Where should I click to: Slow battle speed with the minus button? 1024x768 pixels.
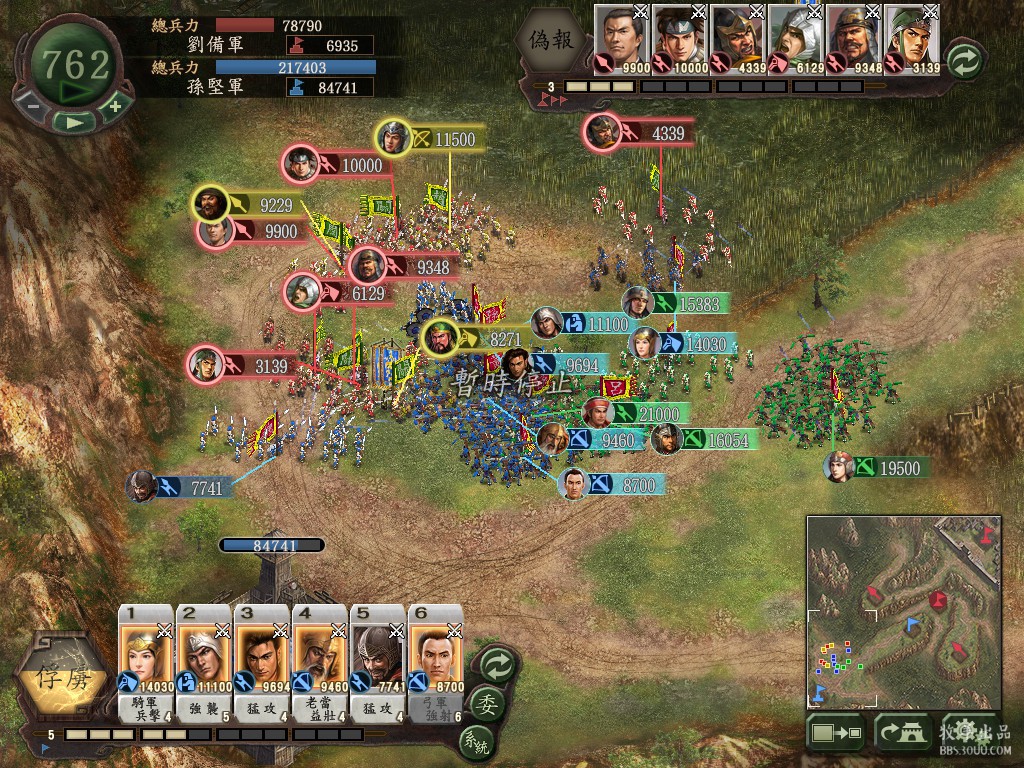pyautogui.click(x=33, y=106)
